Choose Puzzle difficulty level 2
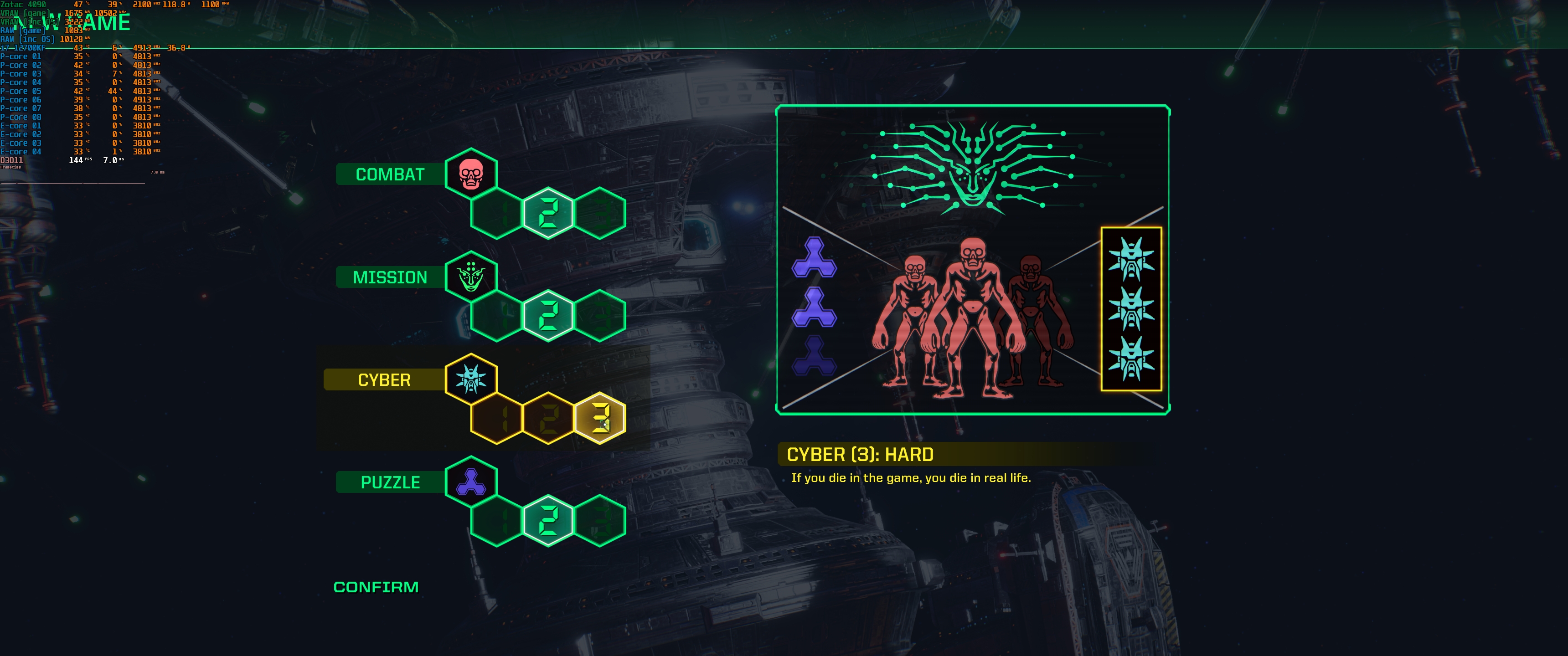This screenshot has height=656, width=1568. click(x=548, y=521)
